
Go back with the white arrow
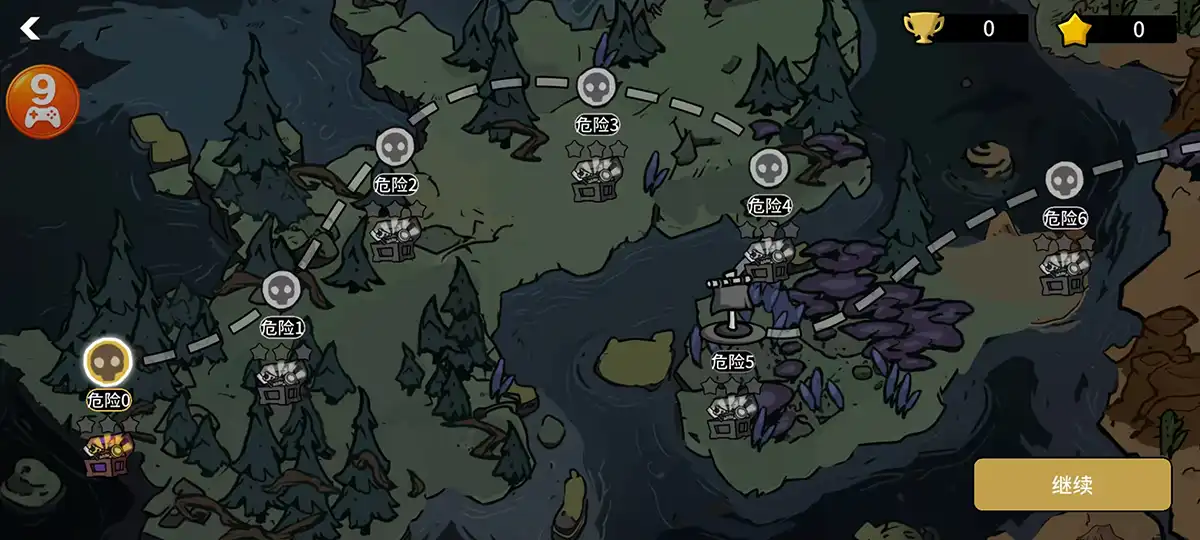pos(31,28)
